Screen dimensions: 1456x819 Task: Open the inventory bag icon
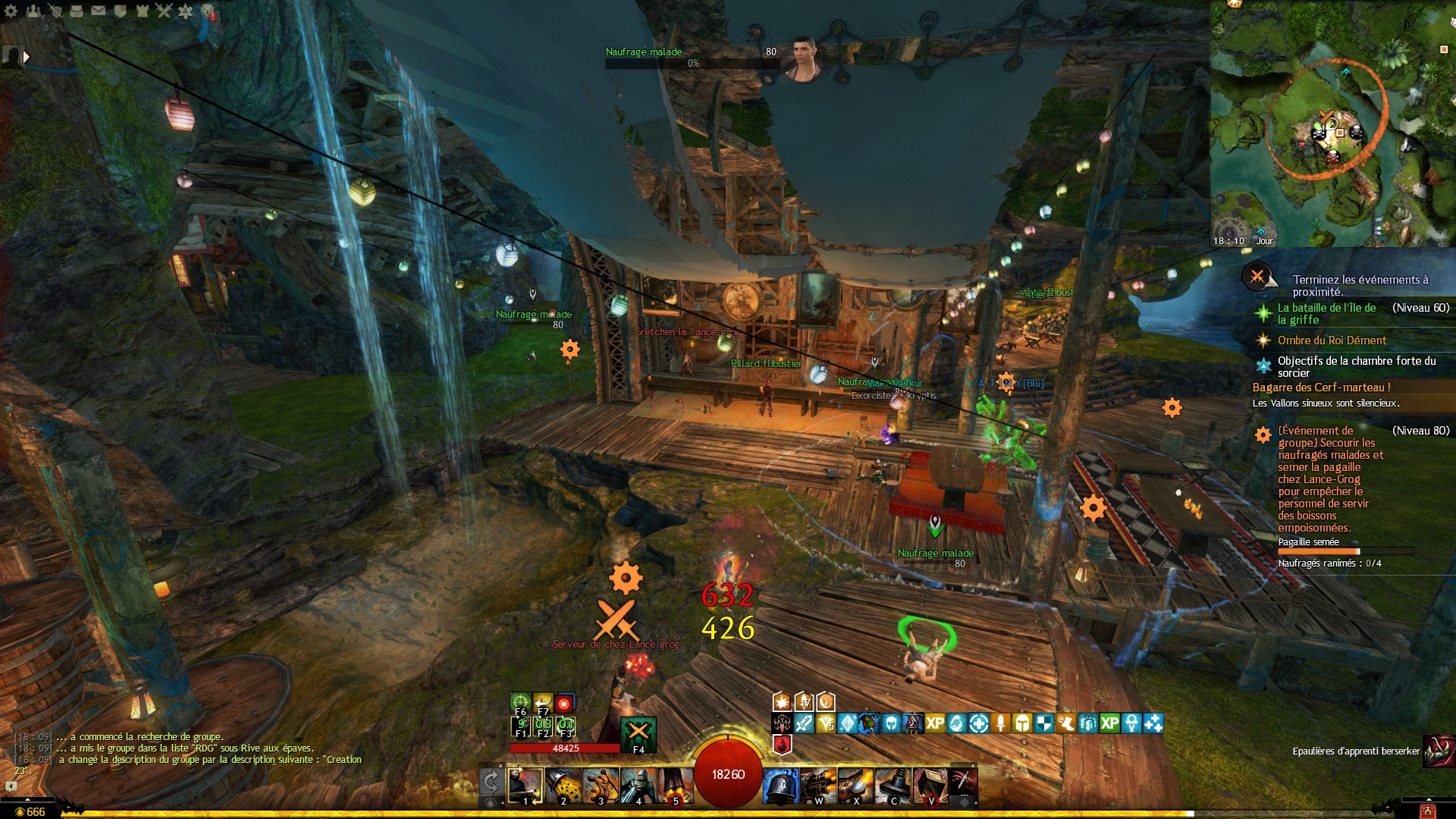click(x=77, y=11)
